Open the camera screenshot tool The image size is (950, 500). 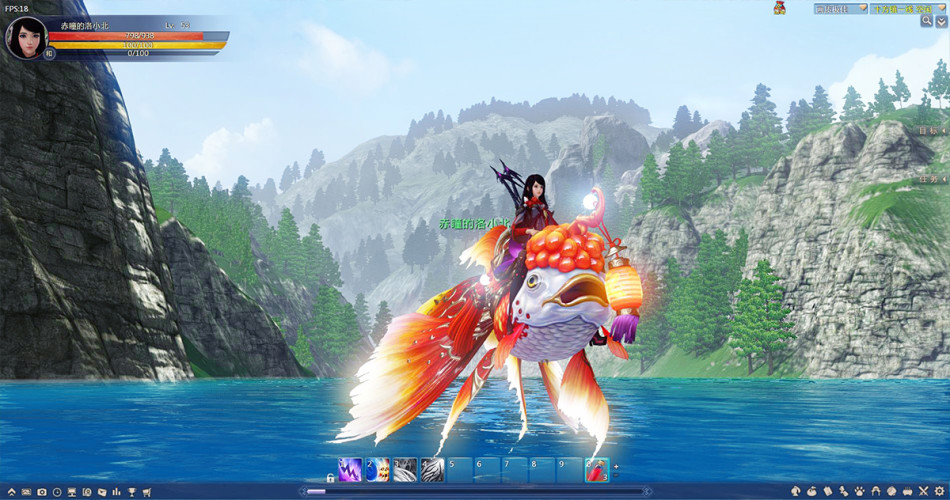(x=41, y=492)
